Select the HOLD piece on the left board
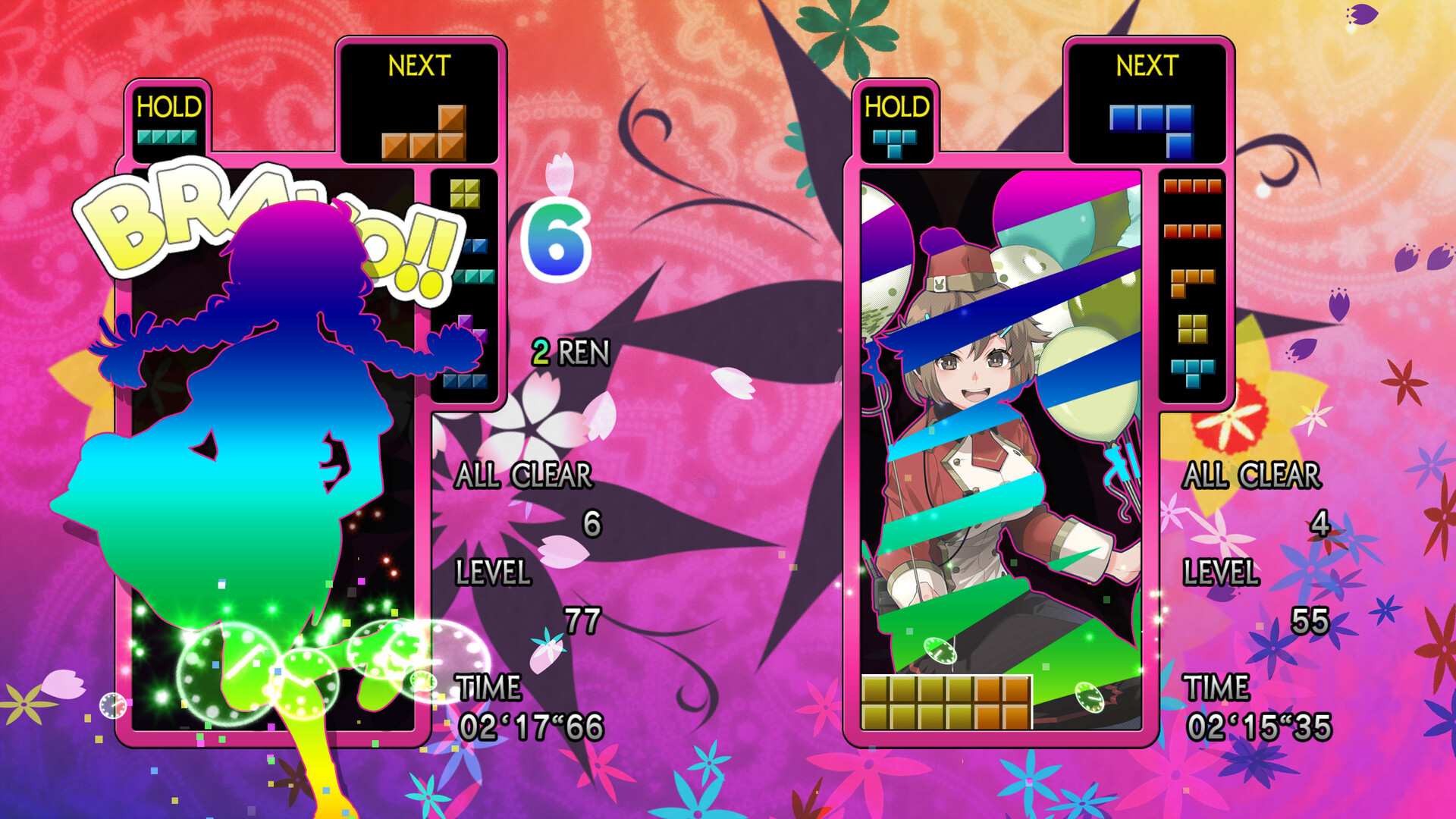 (168, 136)
